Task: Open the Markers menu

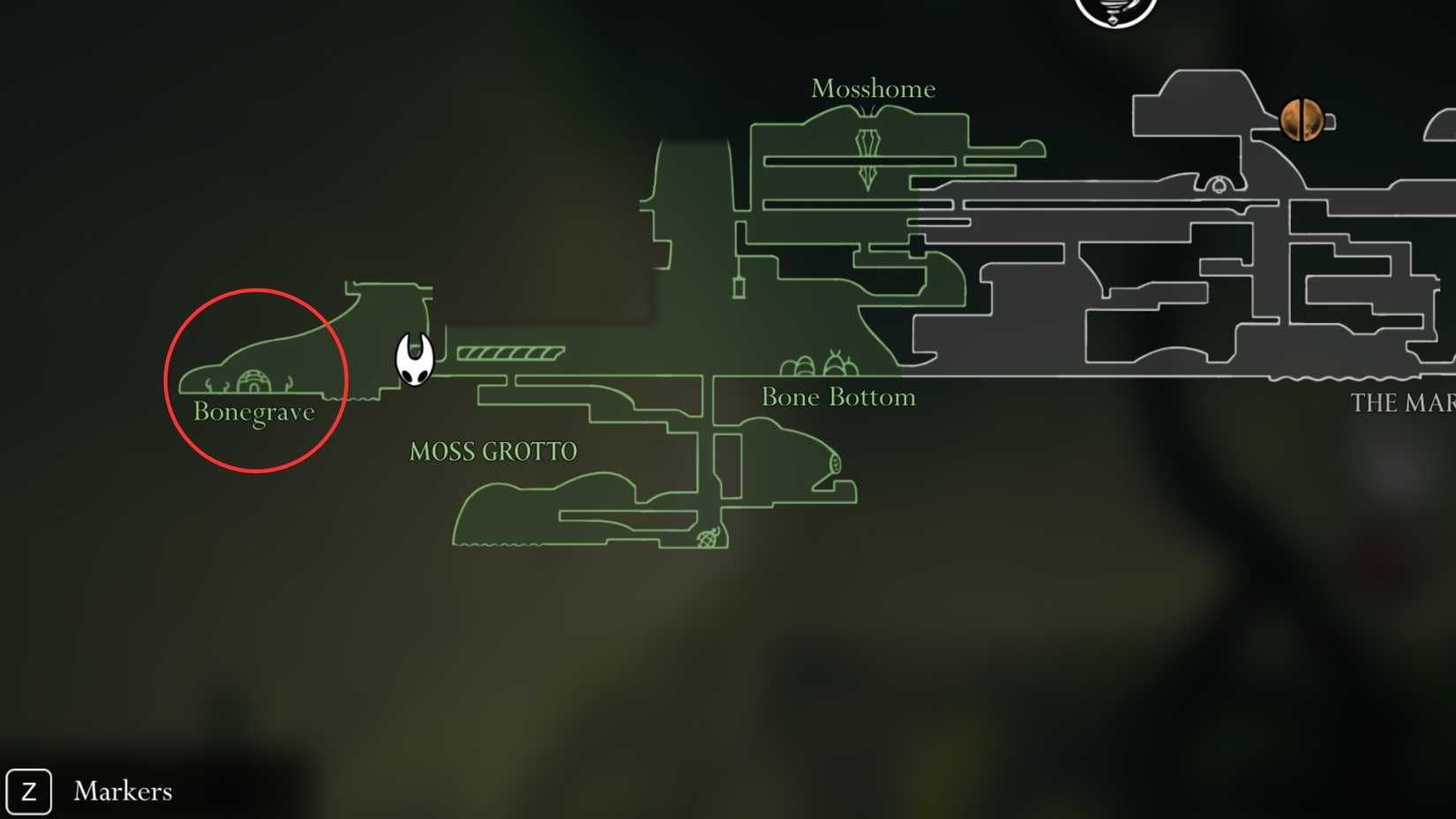Action: pyautogui.click(x=93, y=791)
